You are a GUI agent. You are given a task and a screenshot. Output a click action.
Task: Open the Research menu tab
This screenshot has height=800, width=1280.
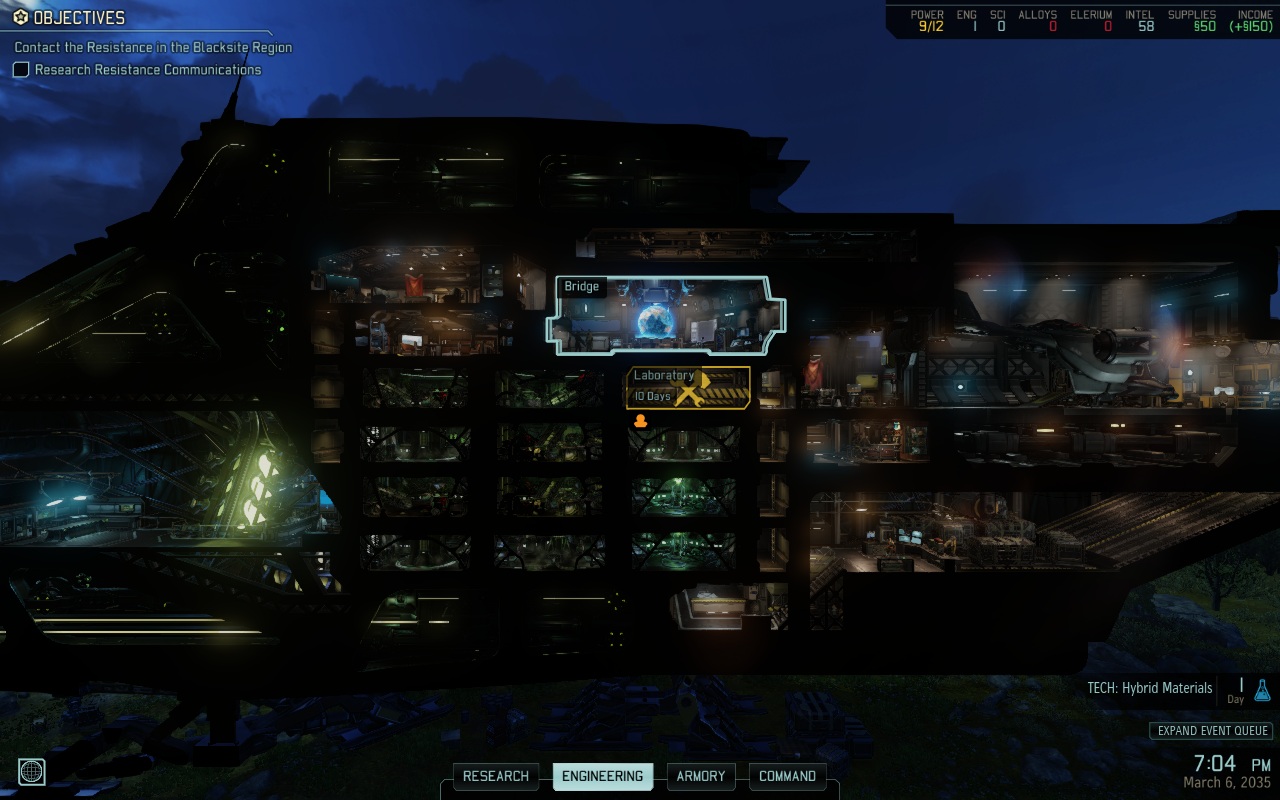[496, 776]
